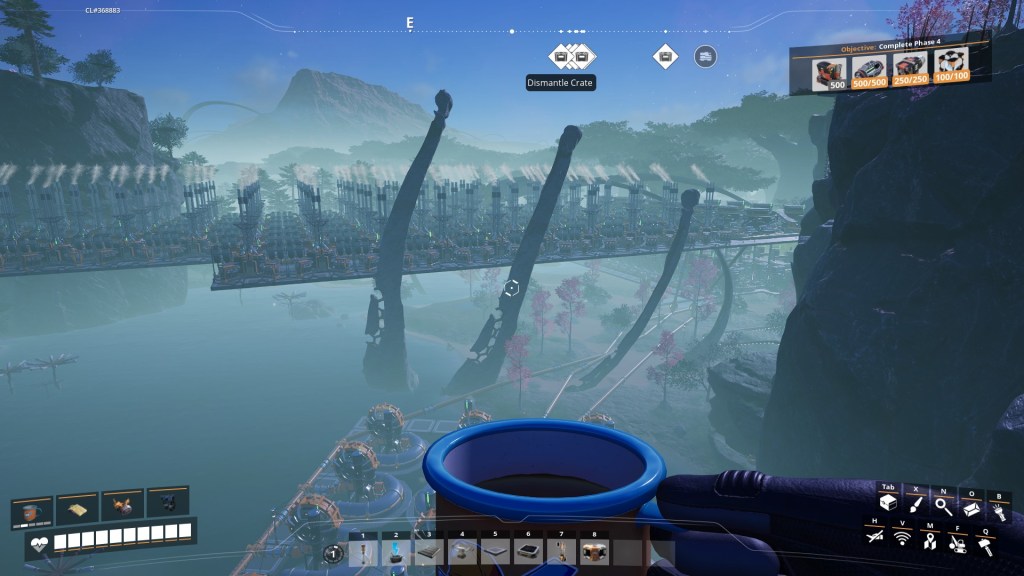This screenshot has width=1024, height=576.
Task: Open the codex icon labeled O
Action: (x=969, y=506)
